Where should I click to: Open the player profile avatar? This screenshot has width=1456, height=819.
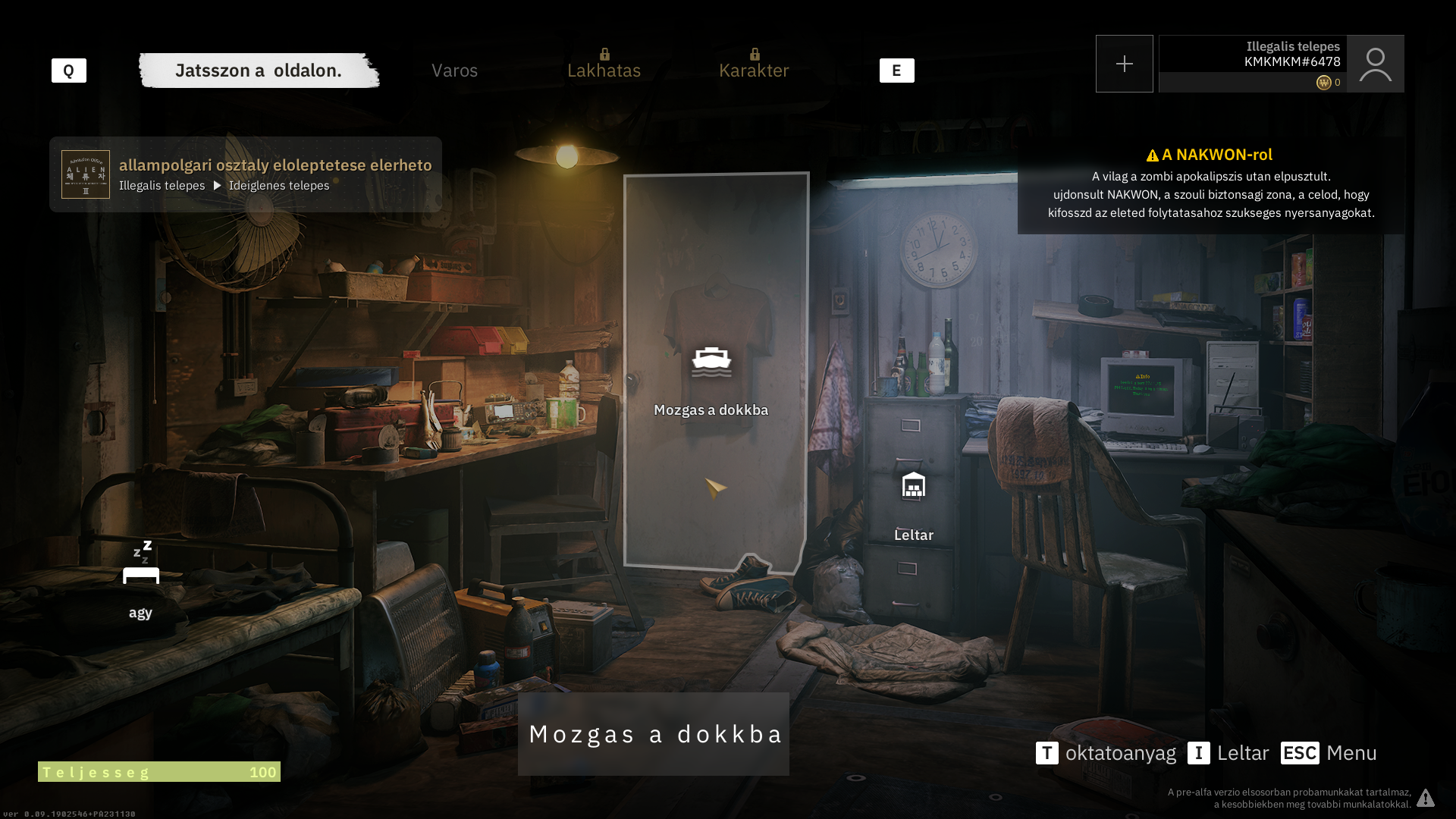[1375, 64]
